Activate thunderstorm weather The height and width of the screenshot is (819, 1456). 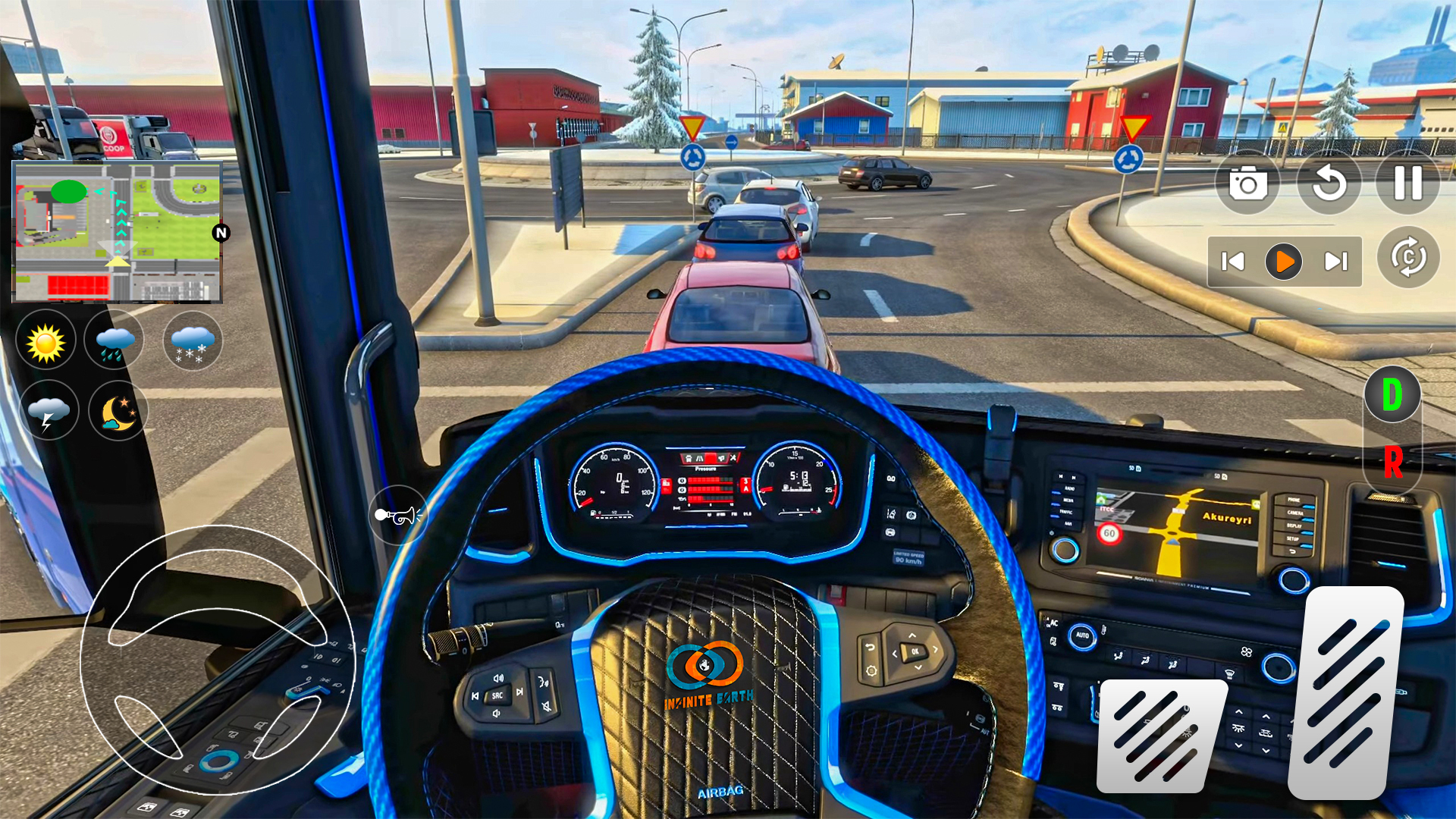[x=49, y=410]
